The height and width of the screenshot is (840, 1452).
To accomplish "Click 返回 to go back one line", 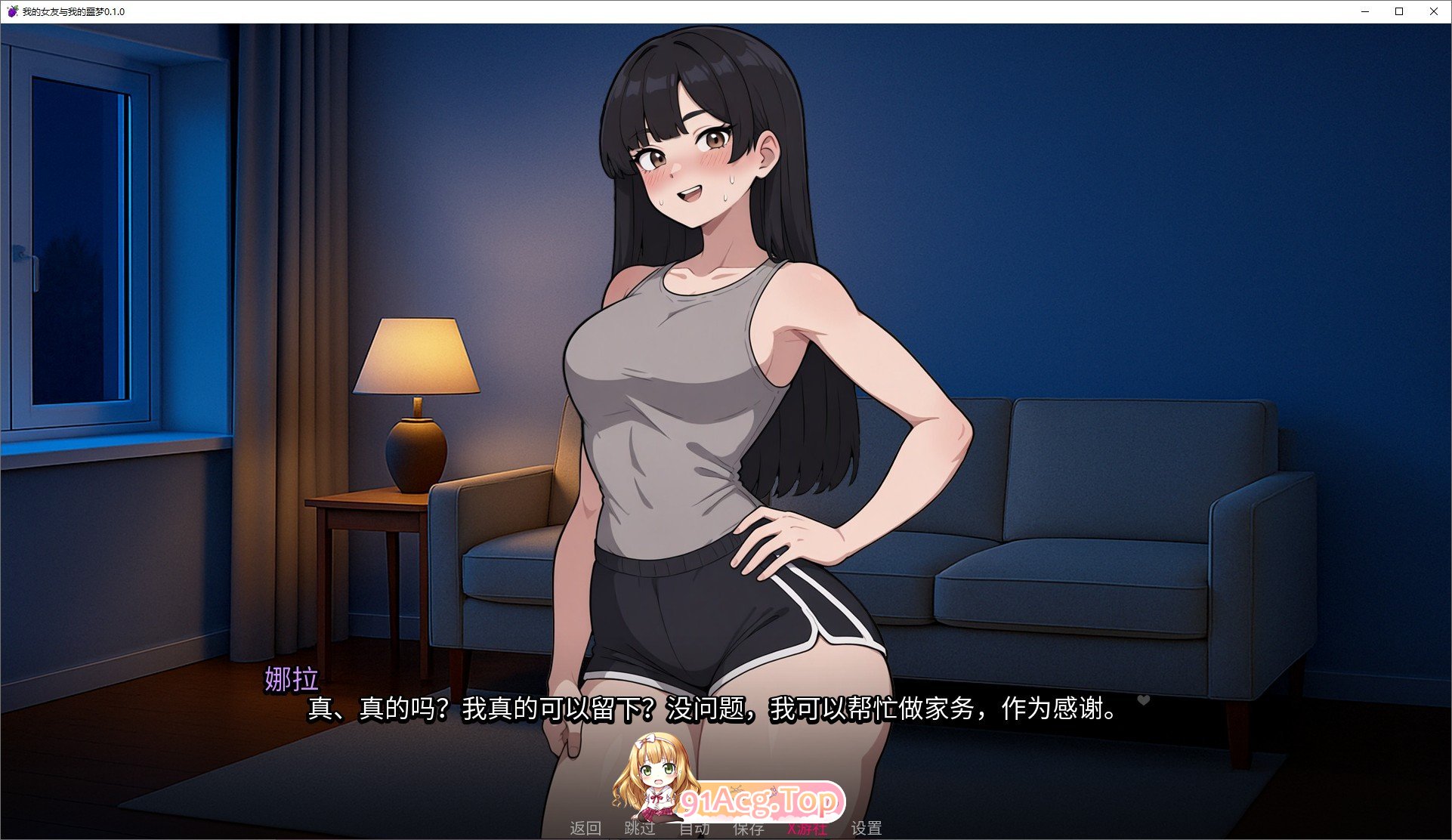I will coord(586,828).
